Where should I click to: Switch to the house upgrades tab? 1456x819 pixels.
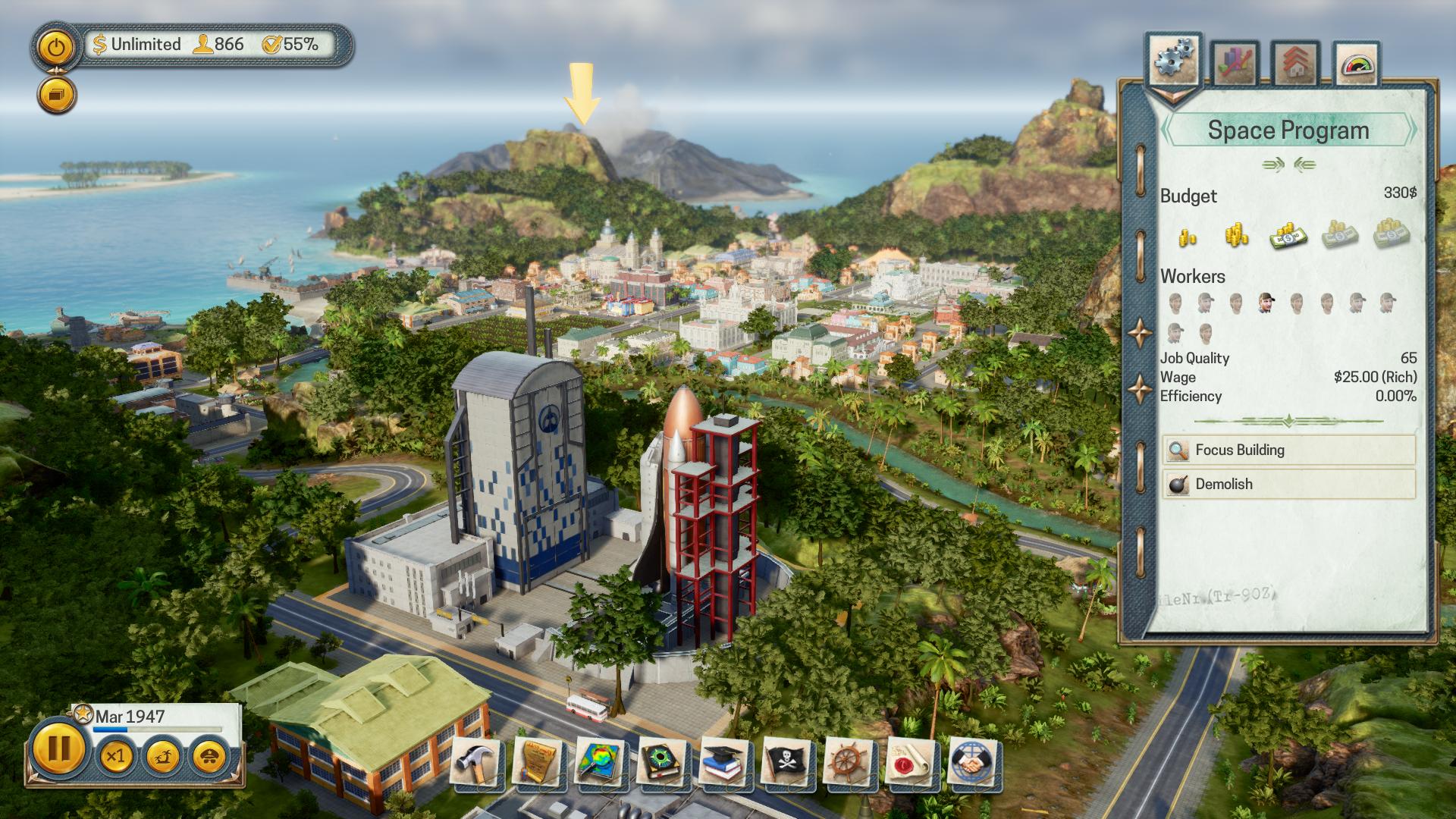coord(1295,64)
